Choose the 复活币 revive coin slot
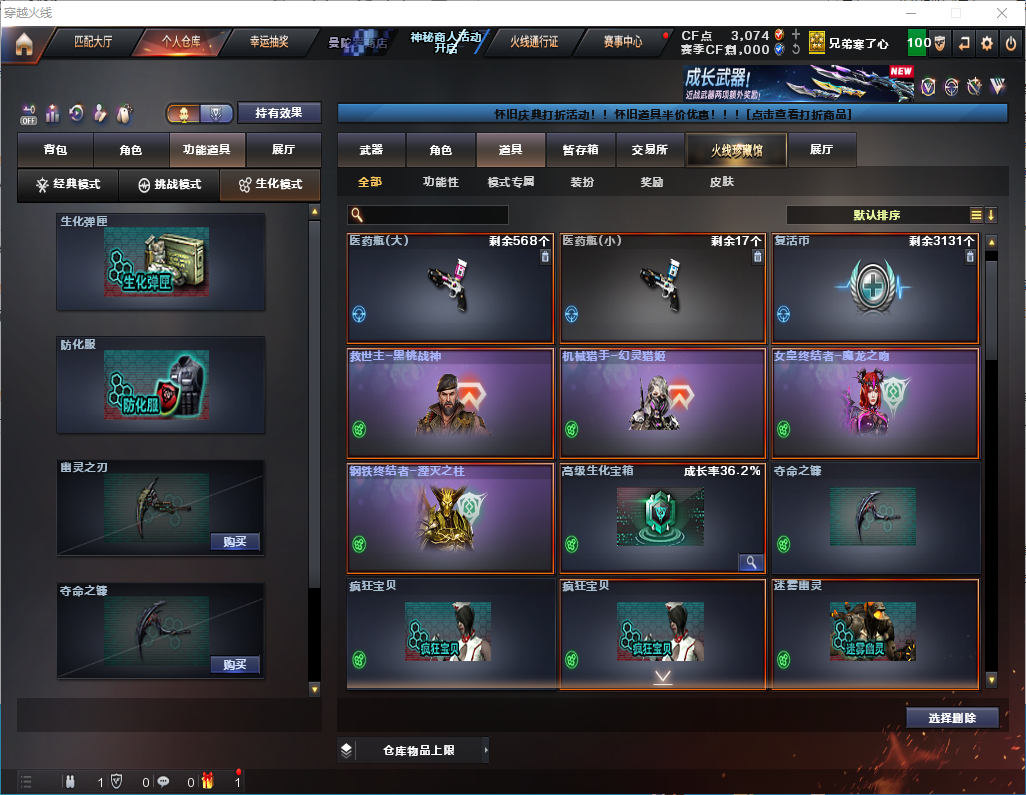Image resolution: width=1026 pixels, height=795 pixels. (x=875, y=289)
